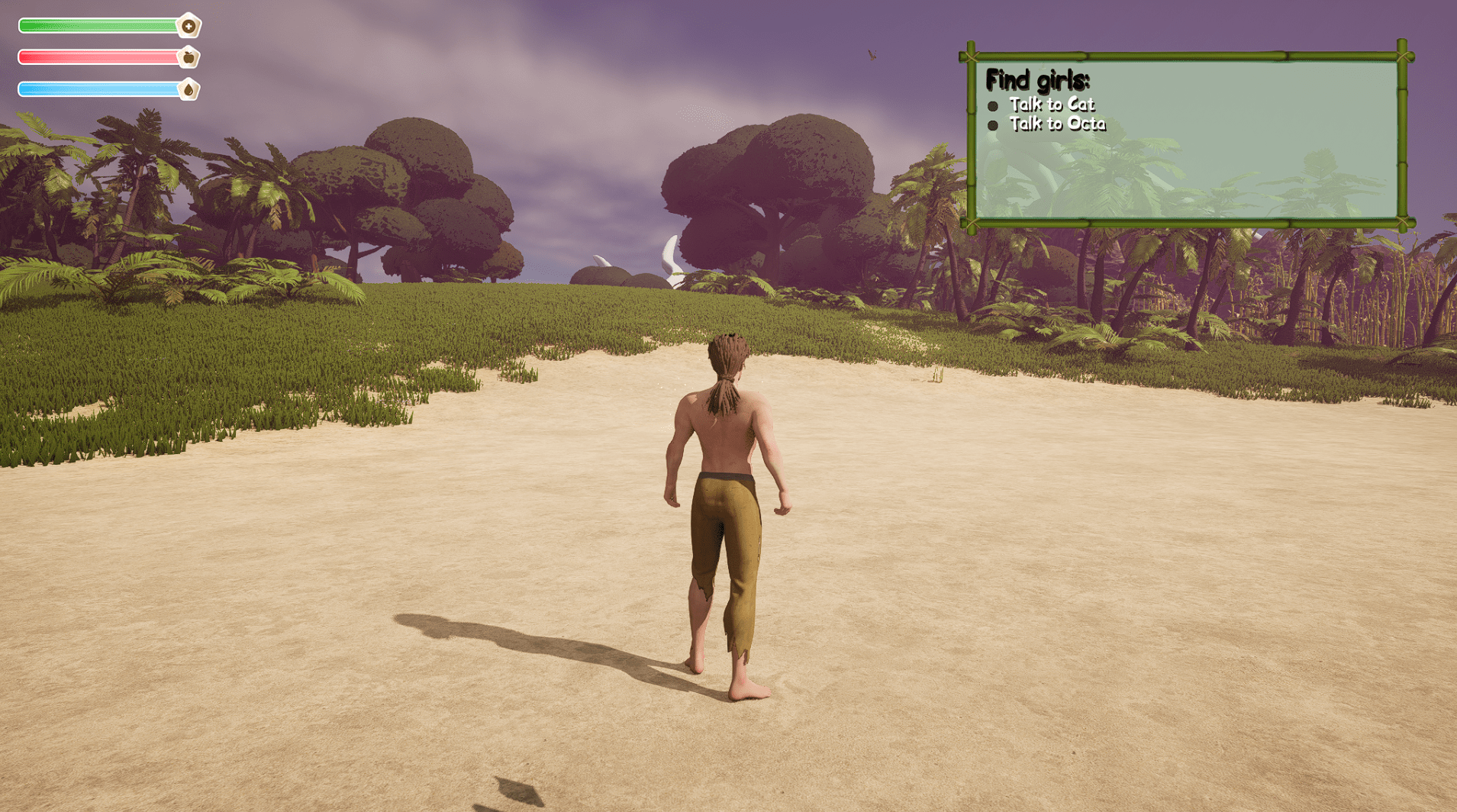Click the "Find girls:" quest title
1457x812 pixels.
(1037, 80)
